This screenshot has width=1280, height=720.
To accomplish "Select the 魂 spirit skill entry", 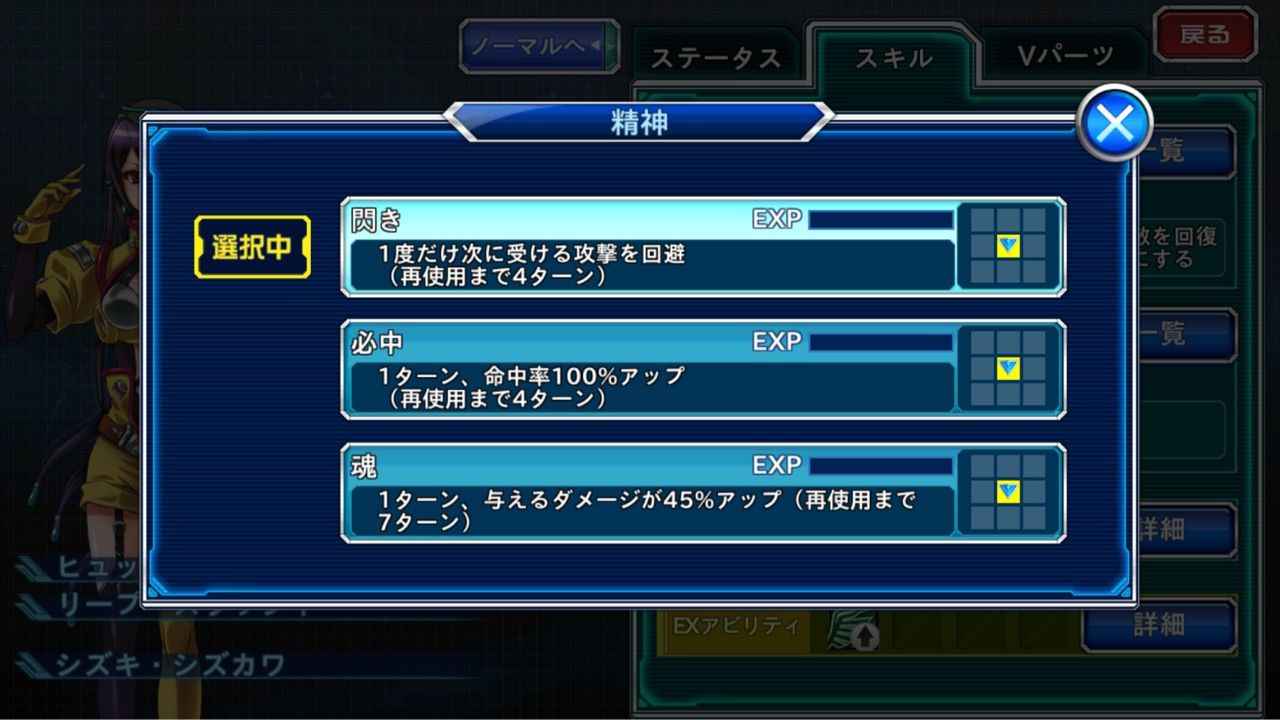I will click(x=650, y=492).
